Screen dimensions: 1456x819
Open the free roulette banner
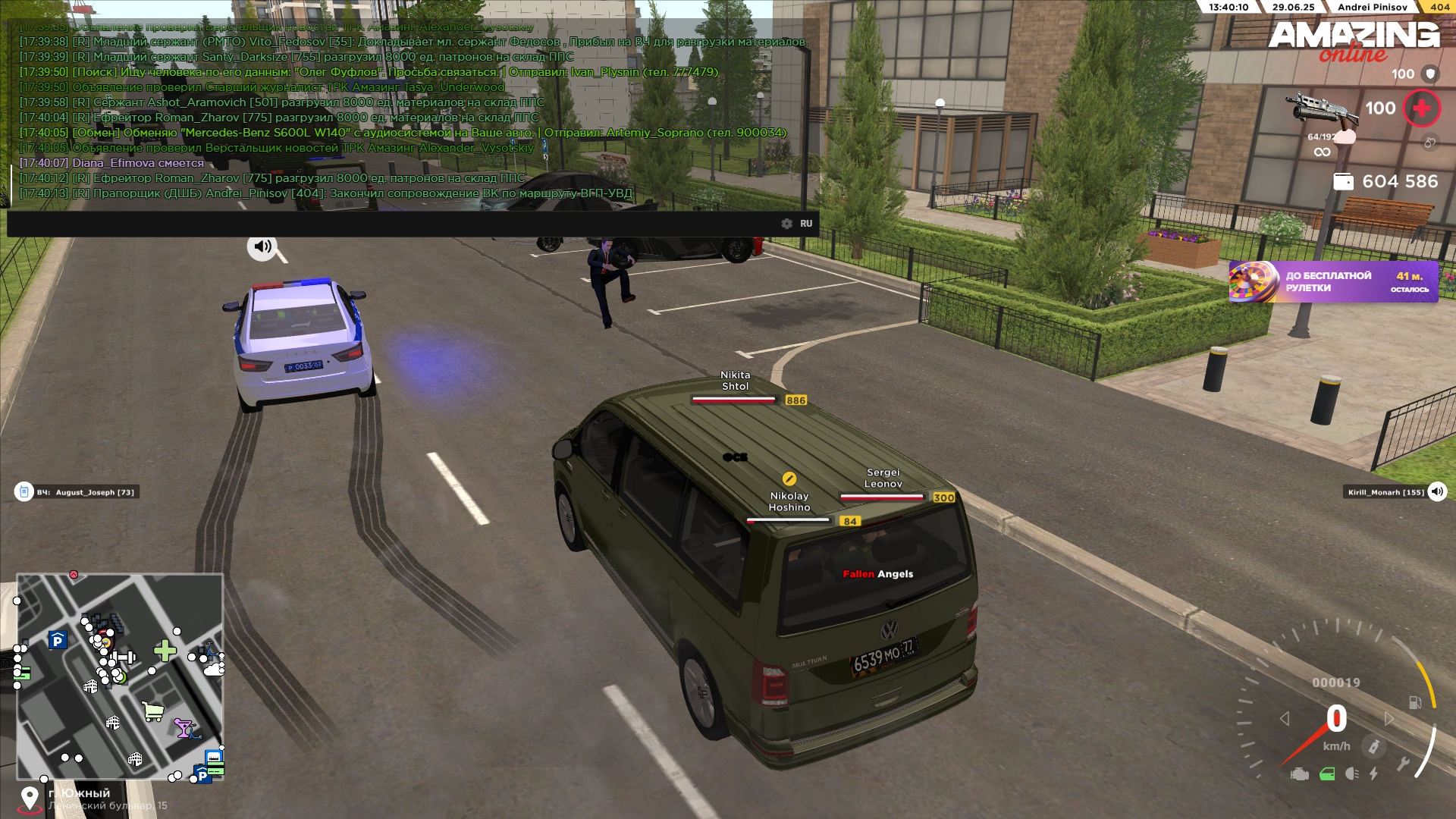(x=1333, y=282)
